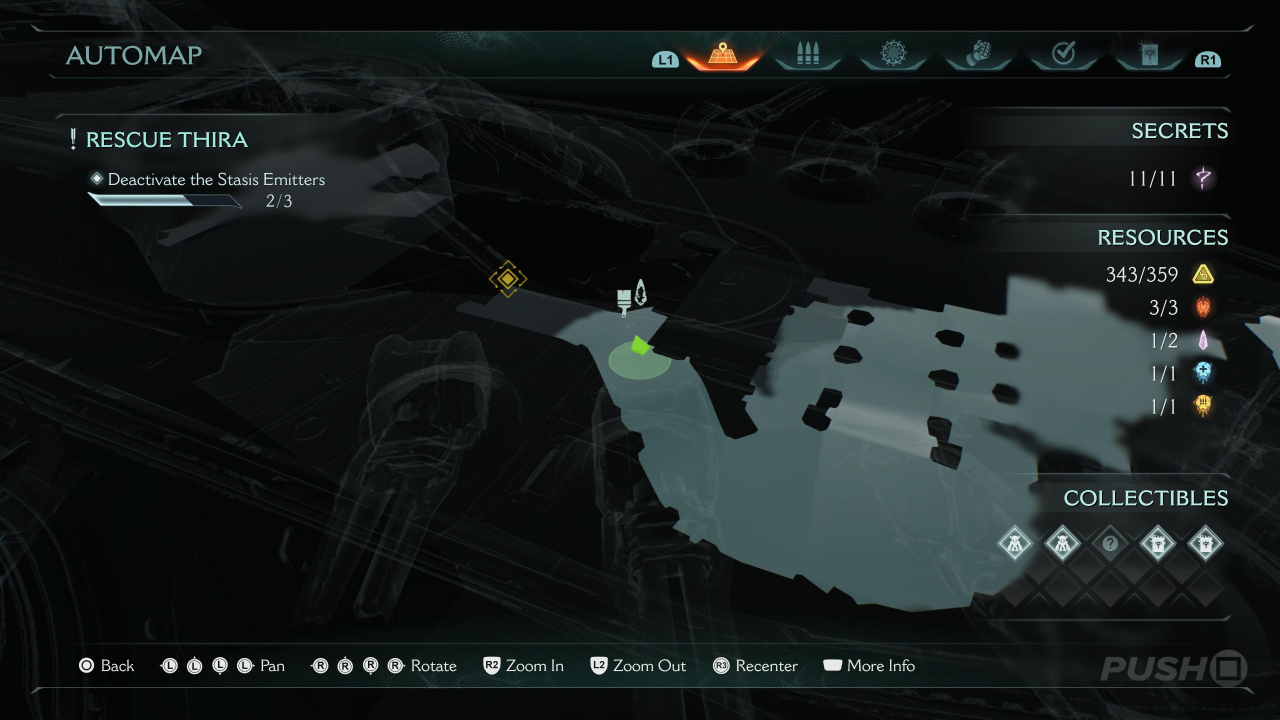Click the paintbrush marker on the map

(x=626, y=297)
